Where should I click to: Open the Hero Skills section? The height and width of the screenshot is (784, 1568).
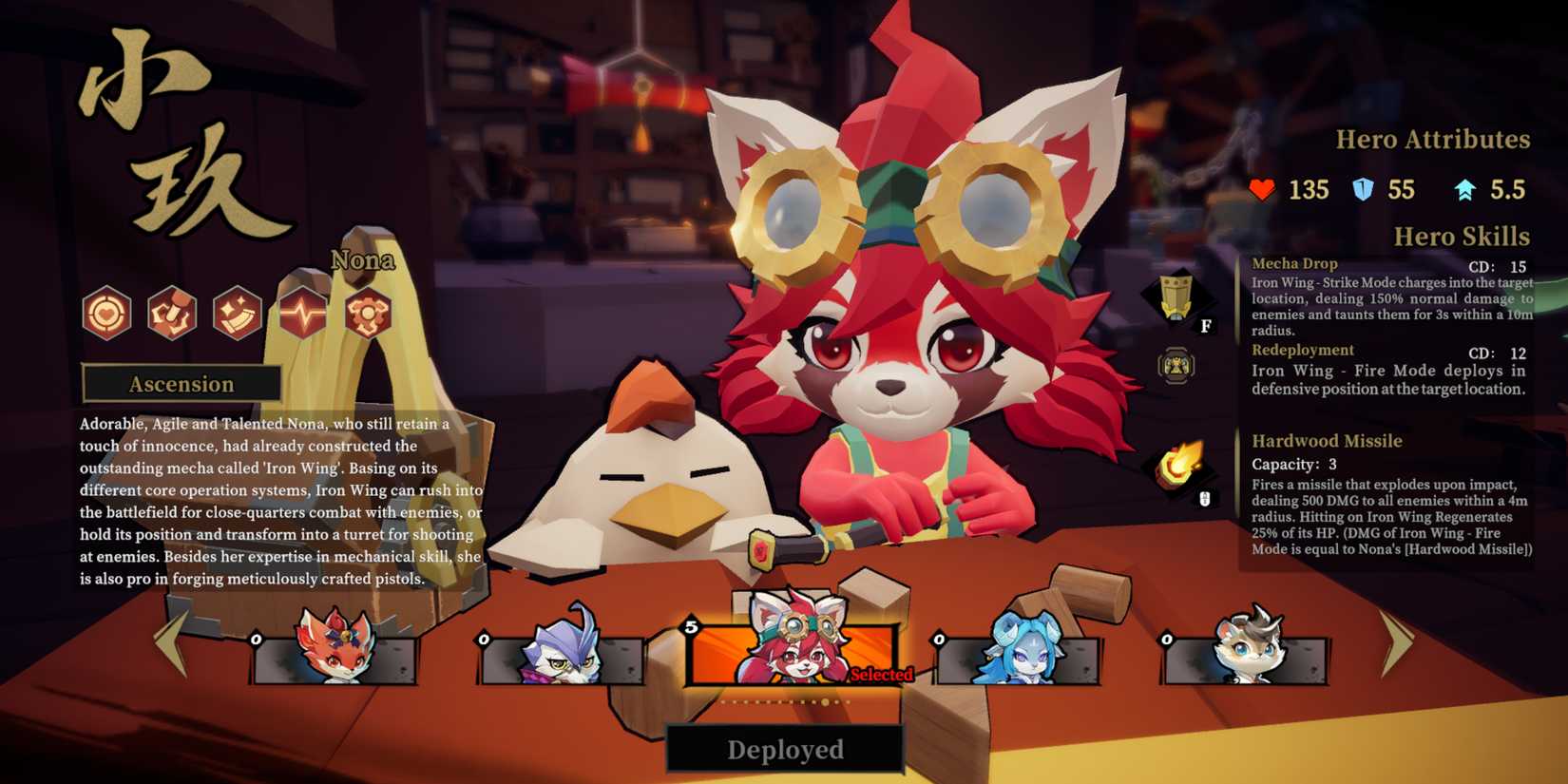pyautogui.click(x=1462, y=237)
